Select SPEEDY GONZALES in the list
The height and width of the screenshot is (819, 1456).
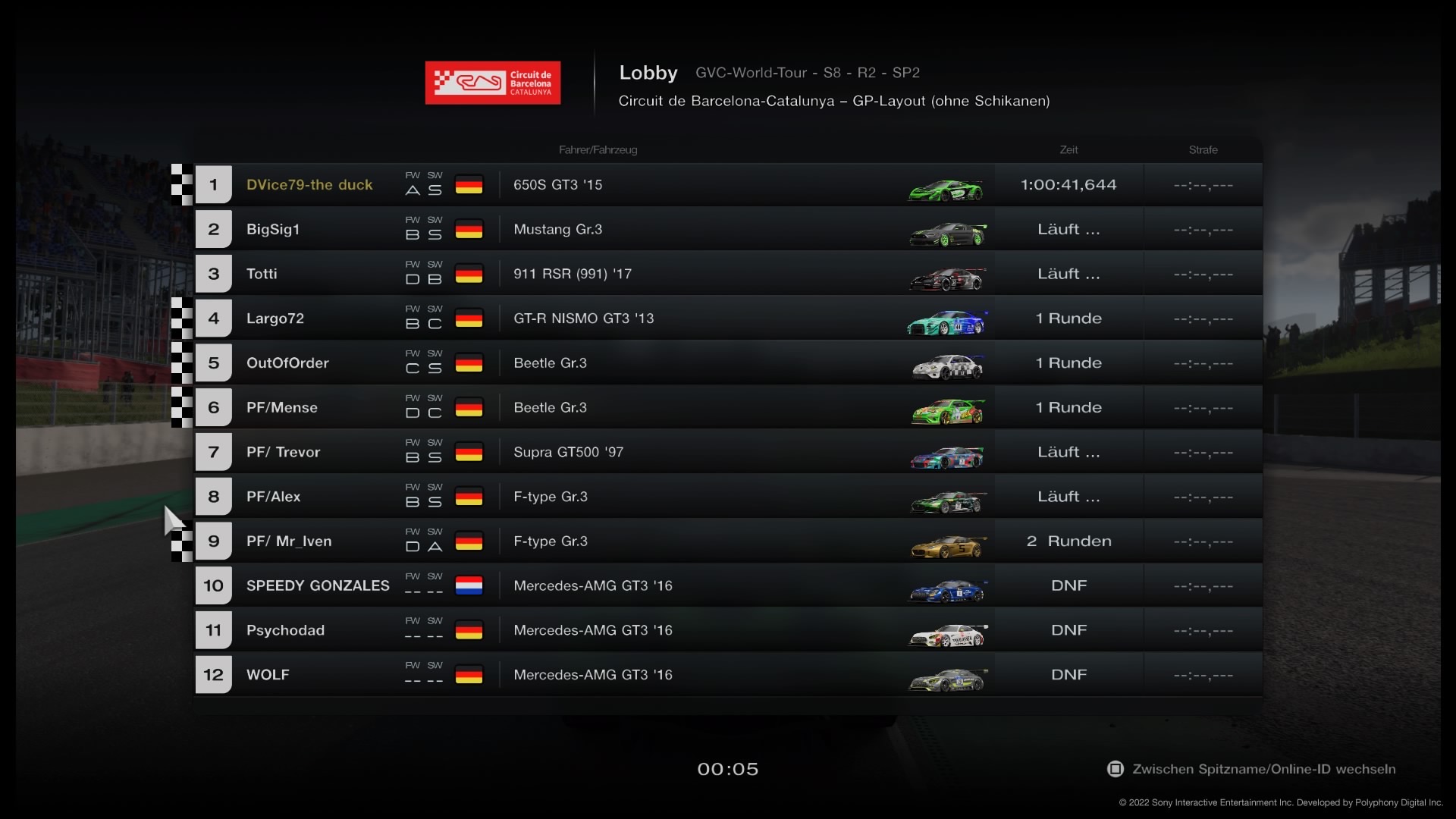(318, 586)
